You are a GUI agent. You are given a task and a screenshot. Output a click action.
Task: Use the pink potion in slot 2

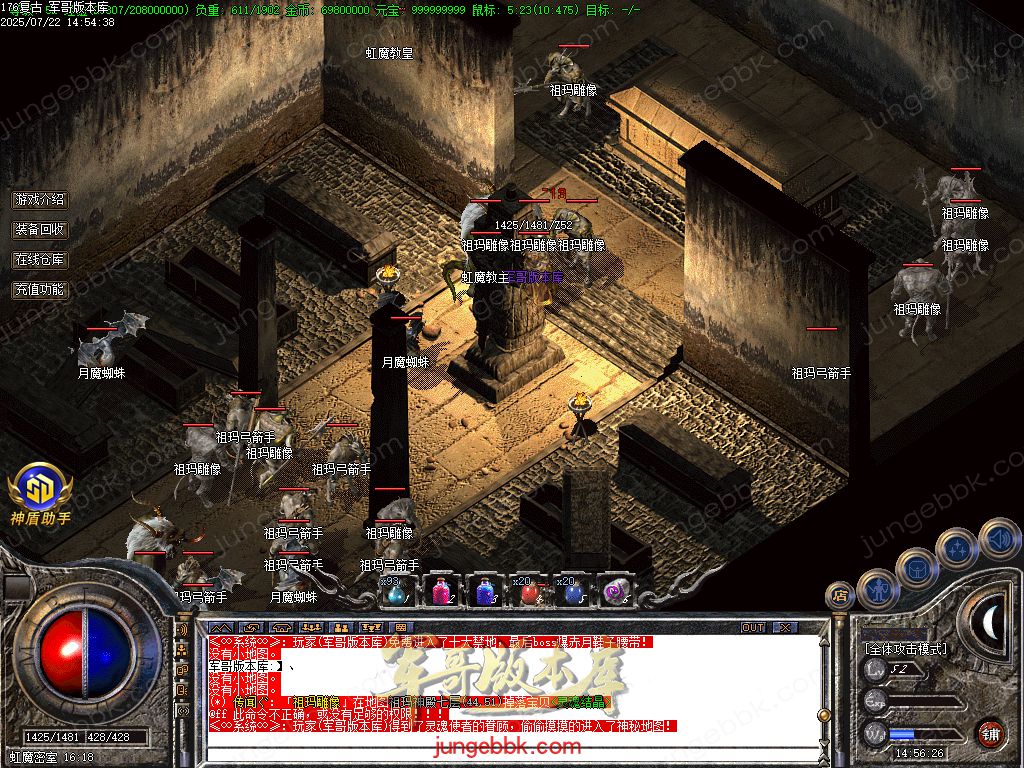[440, 592]
